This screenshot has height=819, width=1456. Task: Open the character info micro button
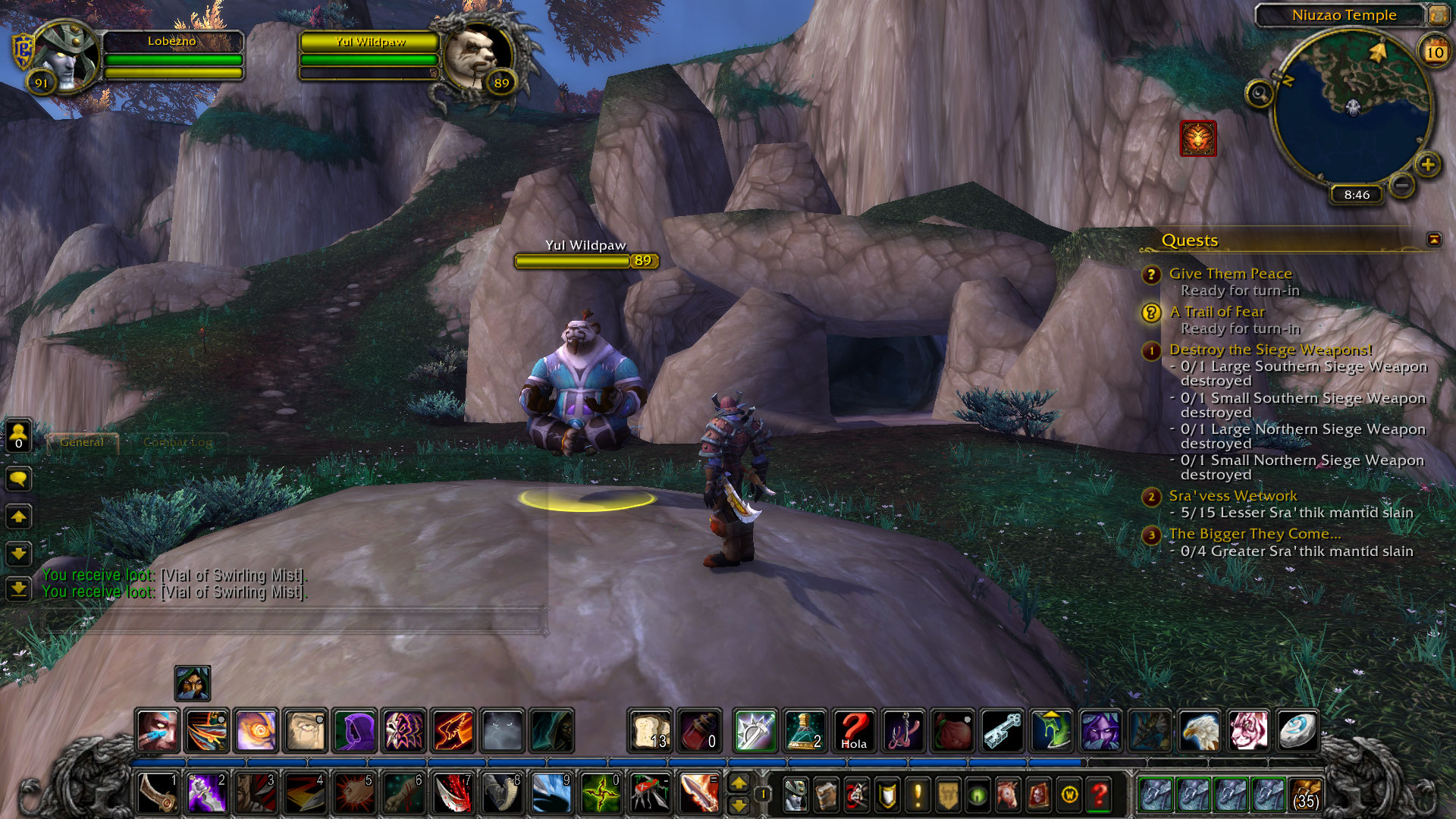click(795, 794)
